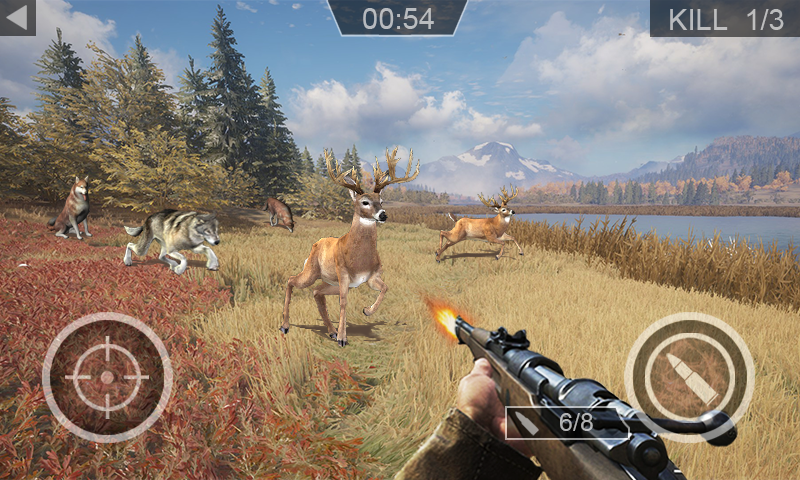Tap the crosshair aim button

click(107, 377)
